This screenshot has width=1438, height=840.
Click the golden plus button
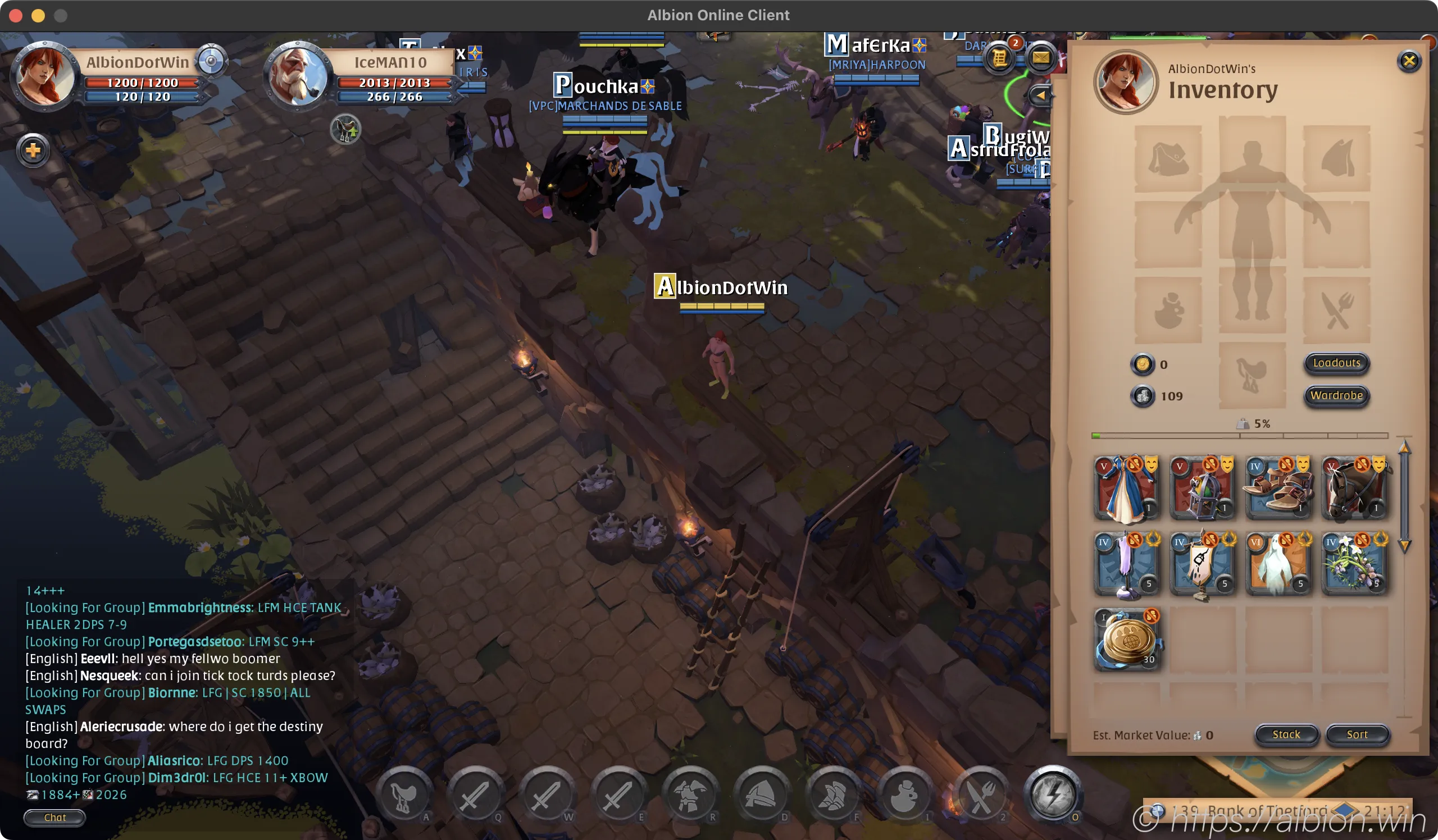[x=33, y=150]
